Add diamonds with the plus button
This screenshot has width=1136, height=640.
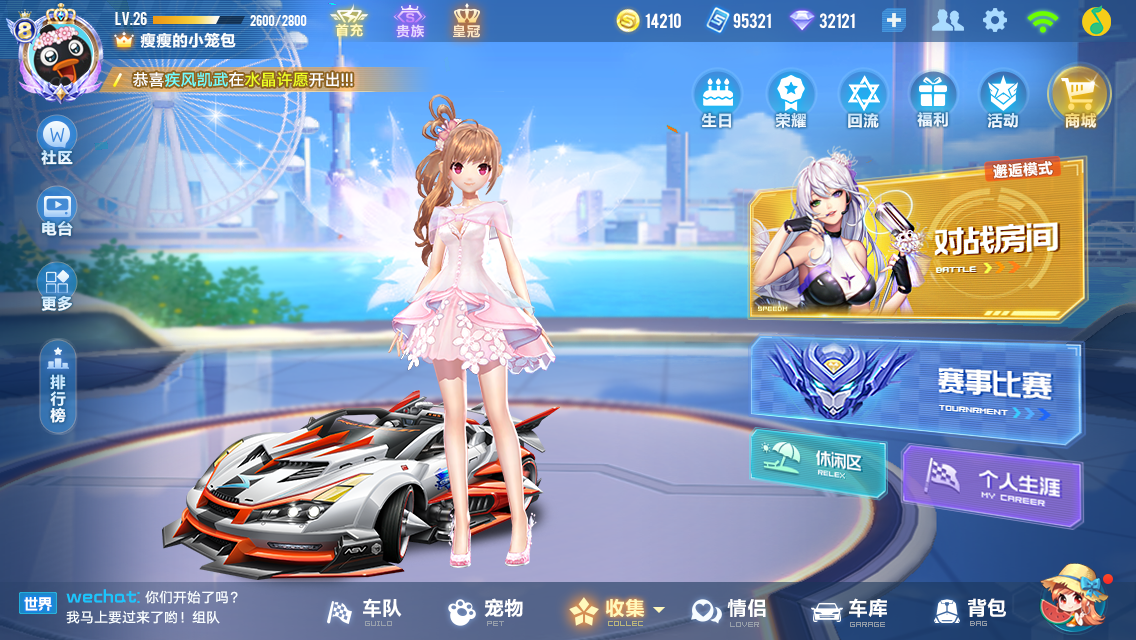pyautogui.click(x=893, y=20)
